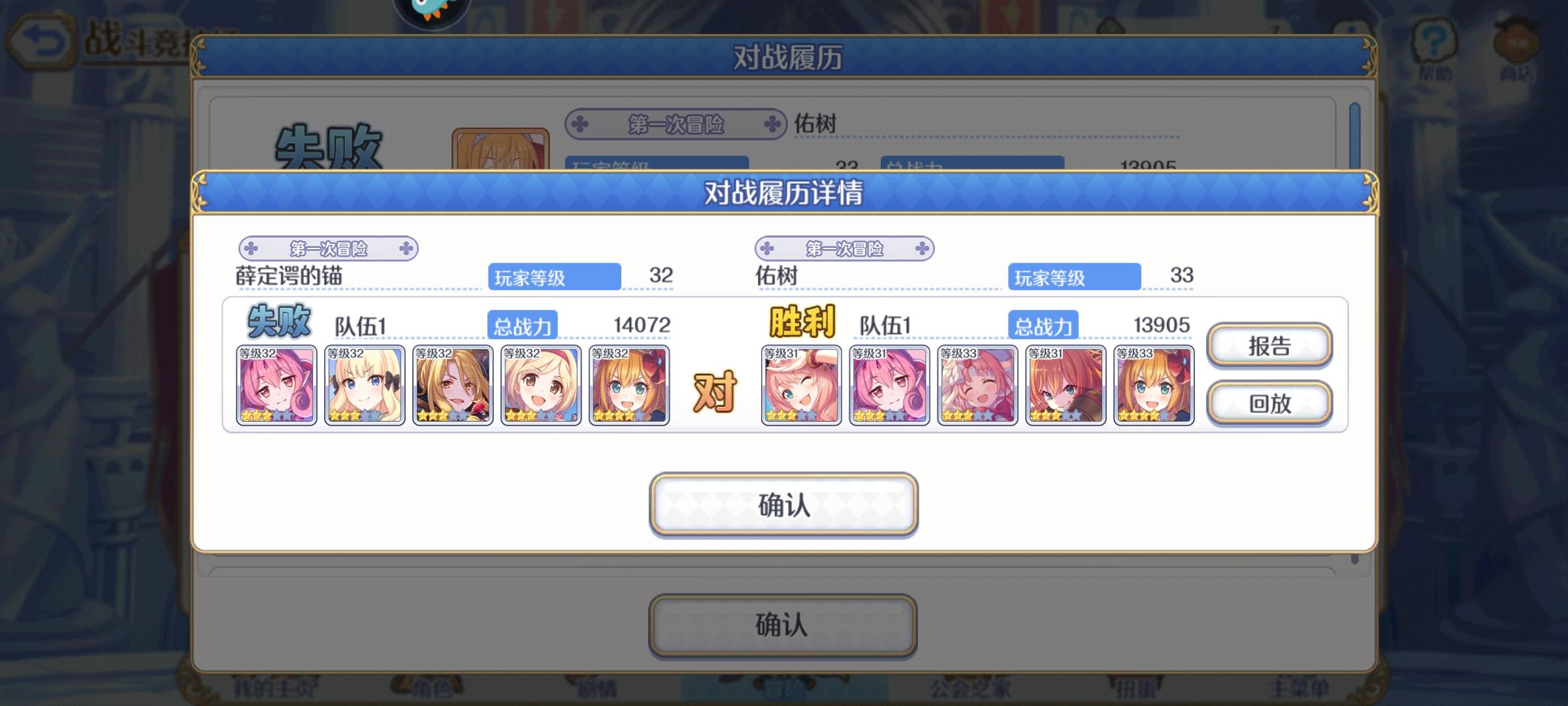Click the 报告 report button
The image size is (1568, 706).
click(x=1268, y=347)
